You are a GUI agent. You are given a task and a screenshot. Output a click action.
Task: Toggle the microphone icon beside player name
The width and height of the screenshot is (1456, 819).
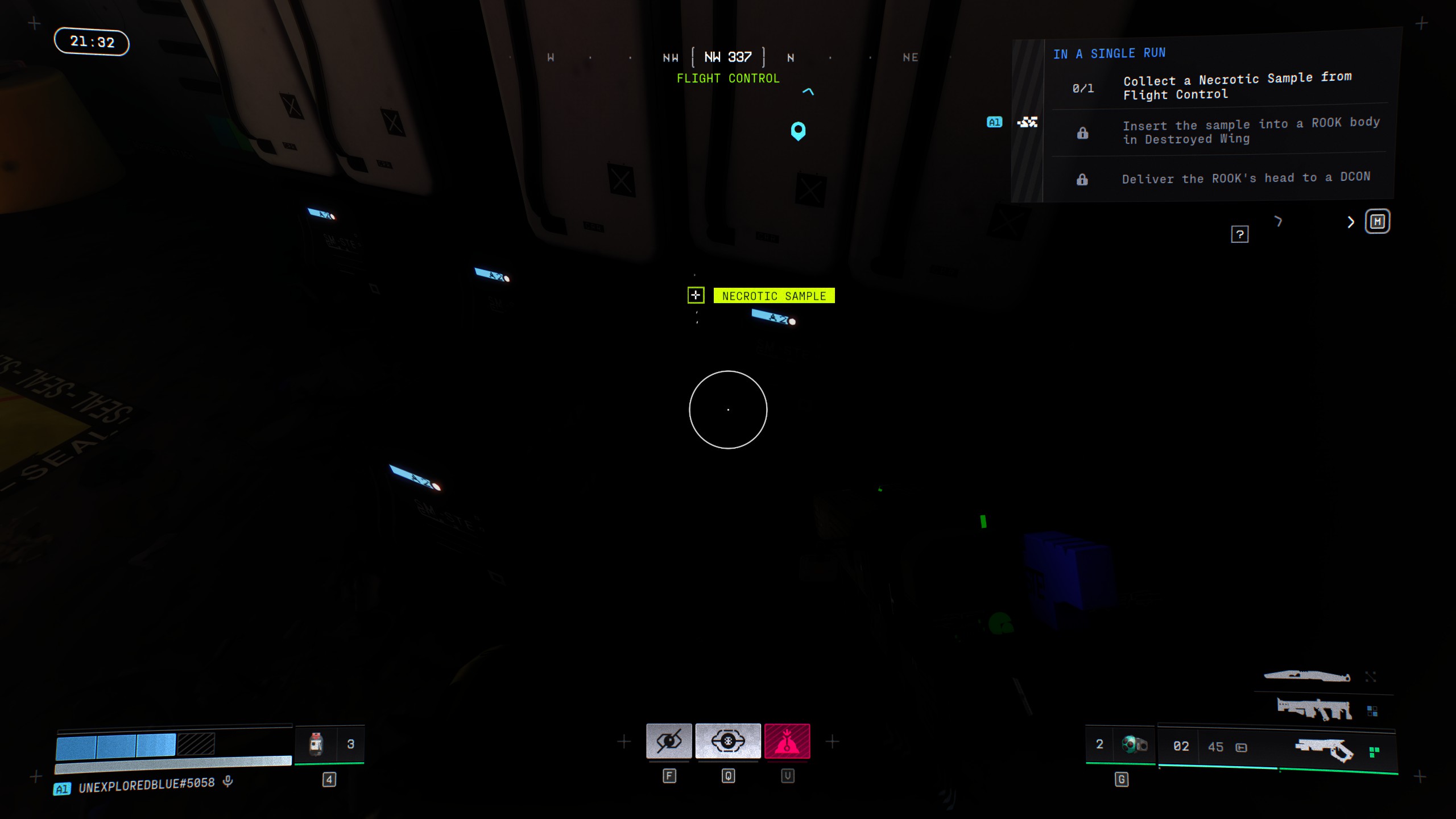(x=228, y=781)
